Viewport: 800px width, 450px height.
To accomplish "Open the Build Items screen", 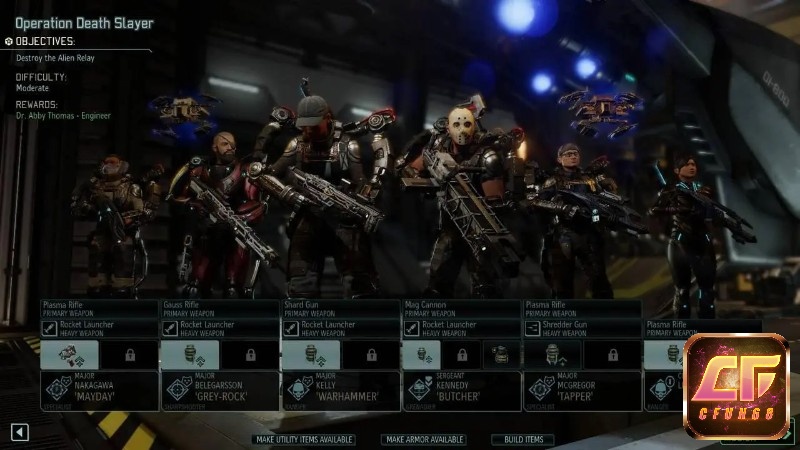I will [522, 439].
